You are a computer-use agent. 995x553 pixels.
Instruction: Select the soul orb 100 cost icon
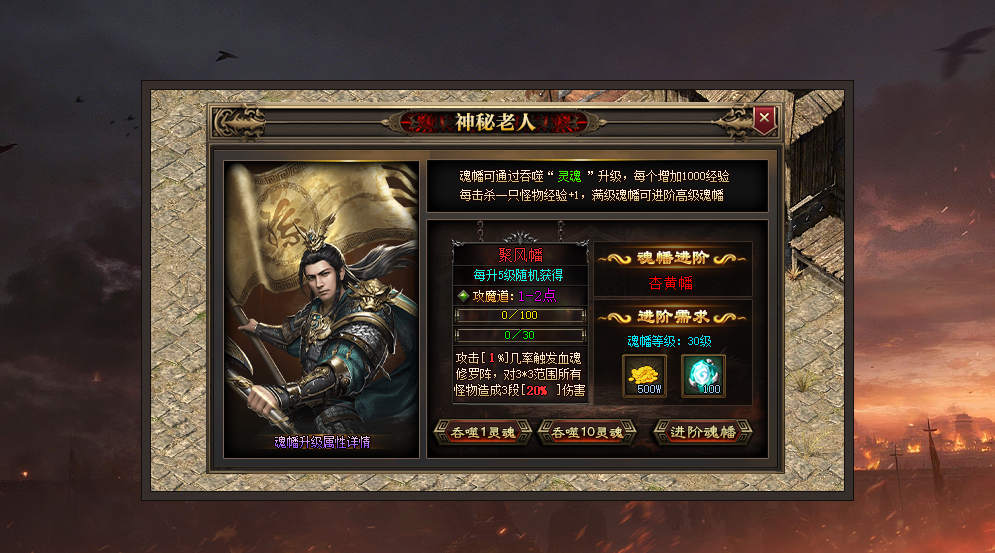coord(703,376)
